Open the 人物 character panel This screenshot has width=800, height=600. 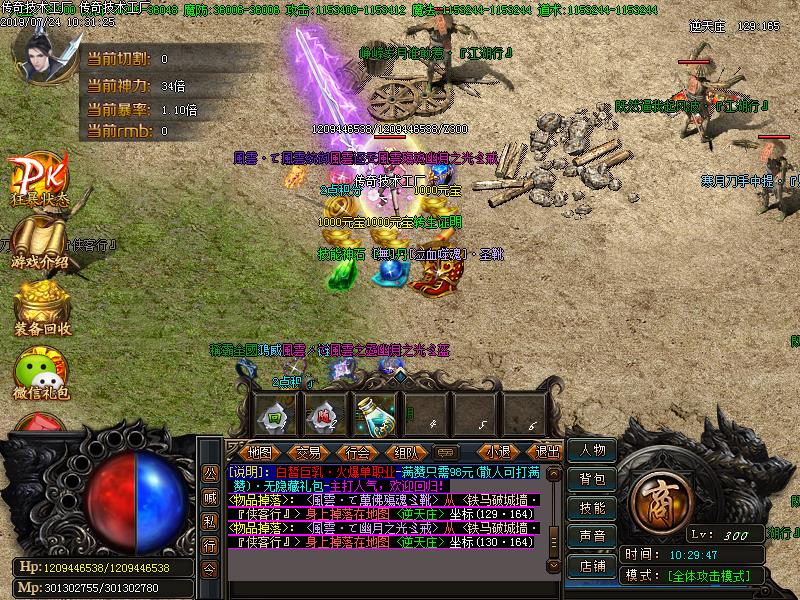[x=592, y=452]
